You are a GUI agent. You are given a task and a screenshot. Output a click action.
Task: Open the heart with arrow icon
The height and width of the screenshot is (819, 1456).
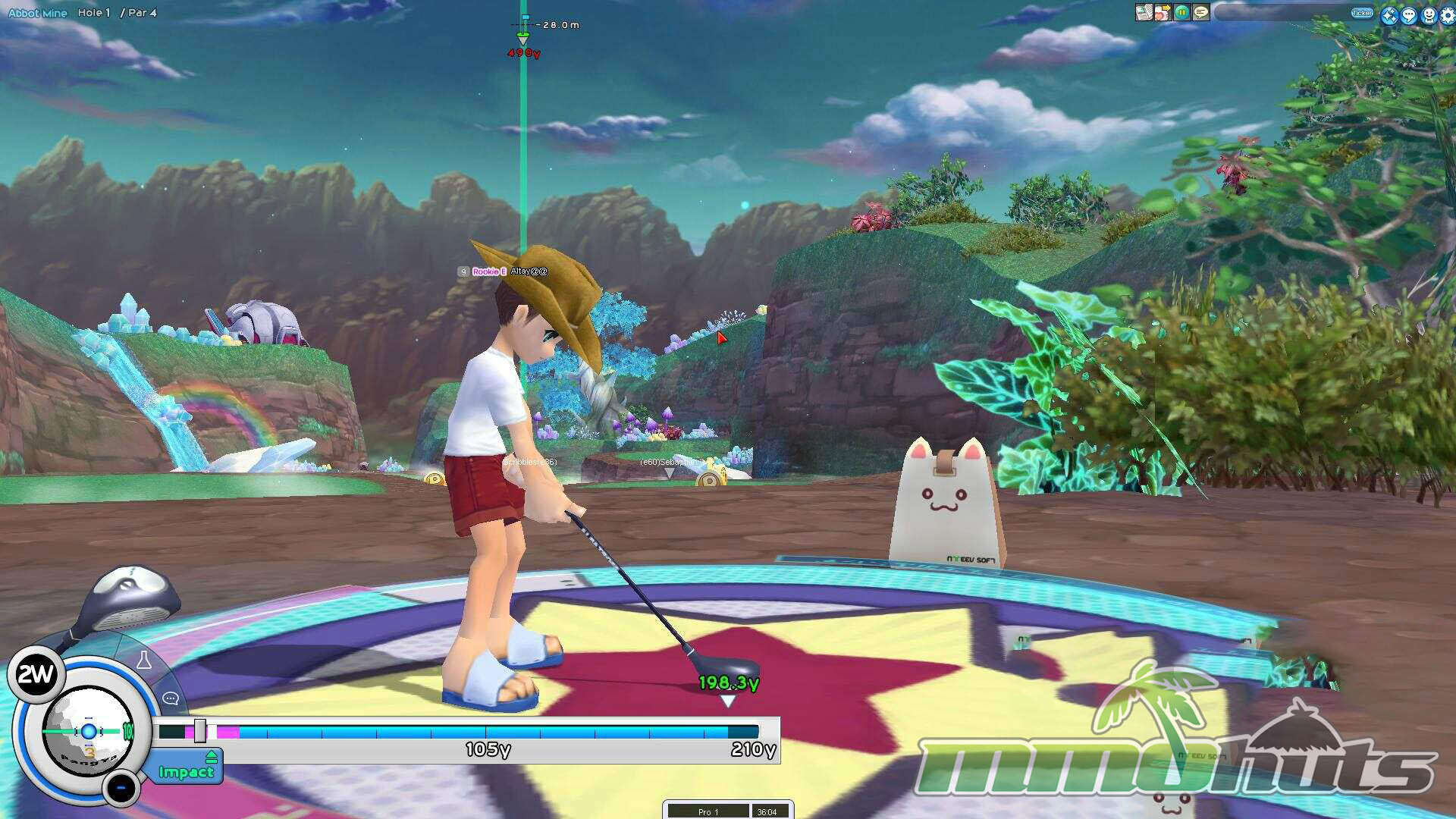(1163, 13)
